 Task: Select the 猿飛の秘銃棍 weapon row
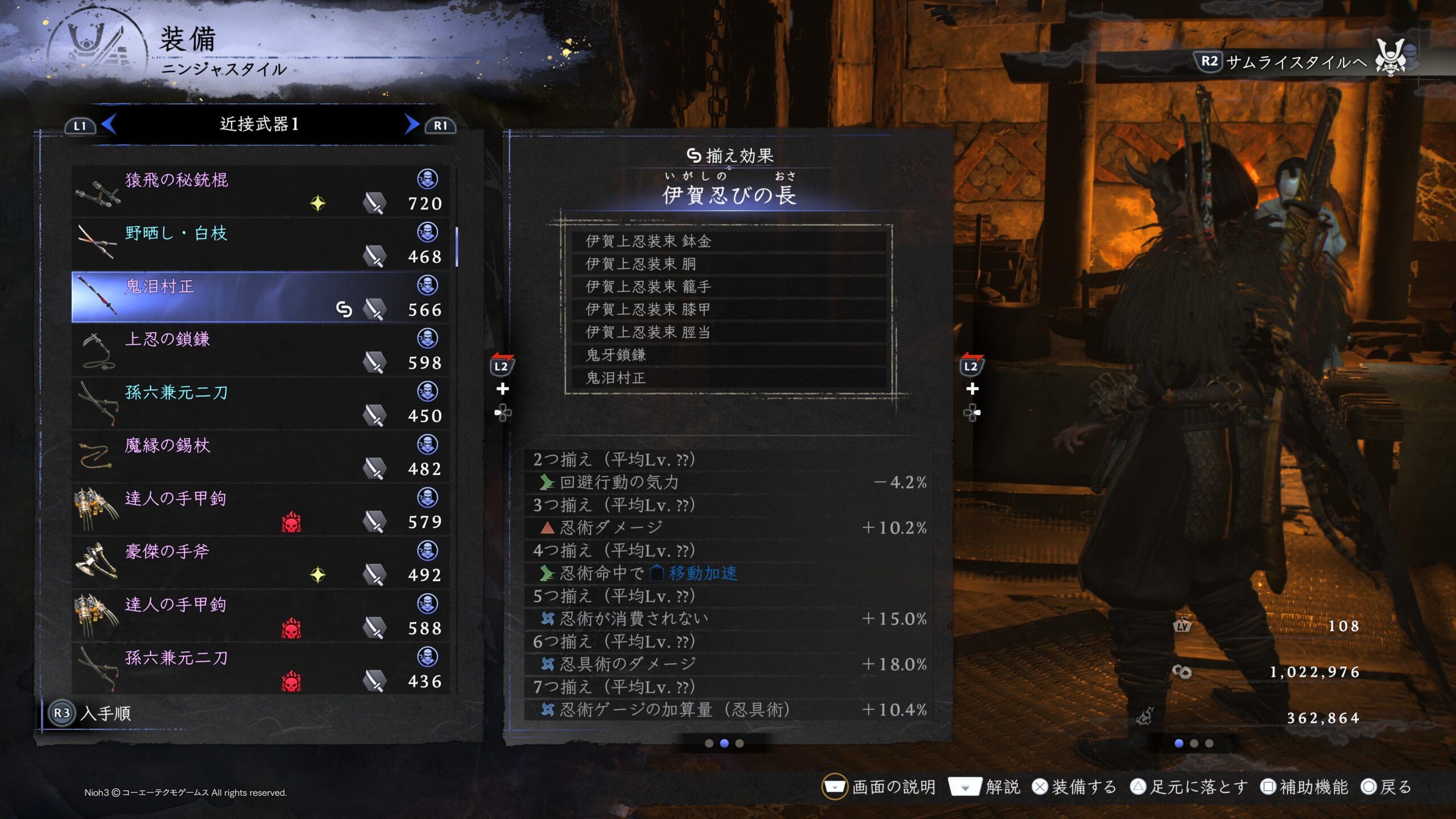(260, 191)
